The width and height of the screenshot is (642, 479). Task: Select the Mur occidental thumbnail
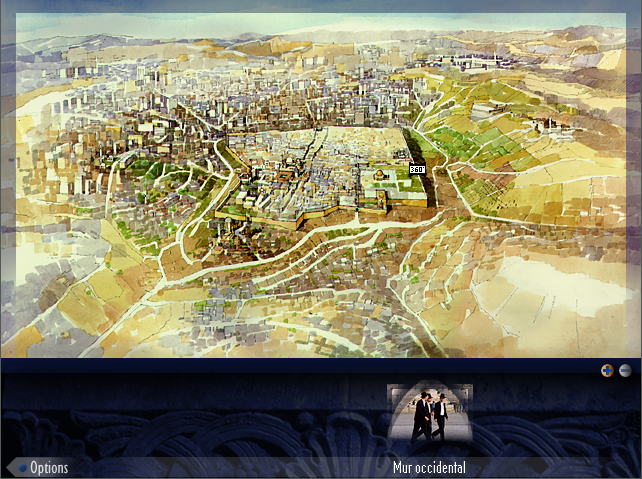429,415
